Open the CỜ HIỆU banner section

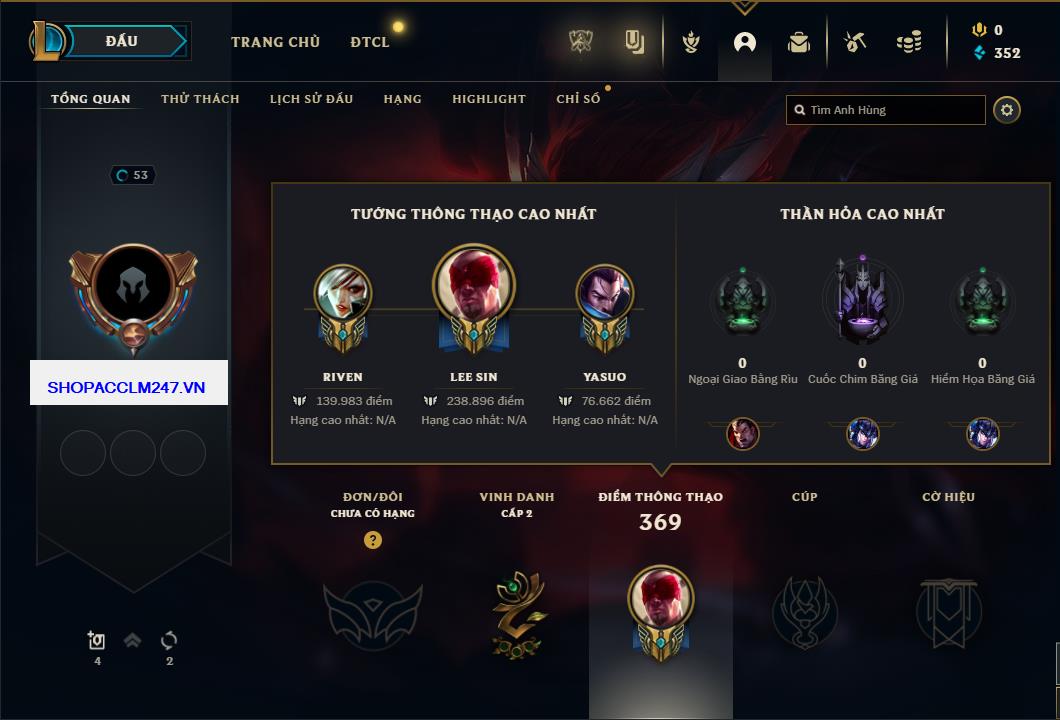pyautogui.click(x=948, y=610)
